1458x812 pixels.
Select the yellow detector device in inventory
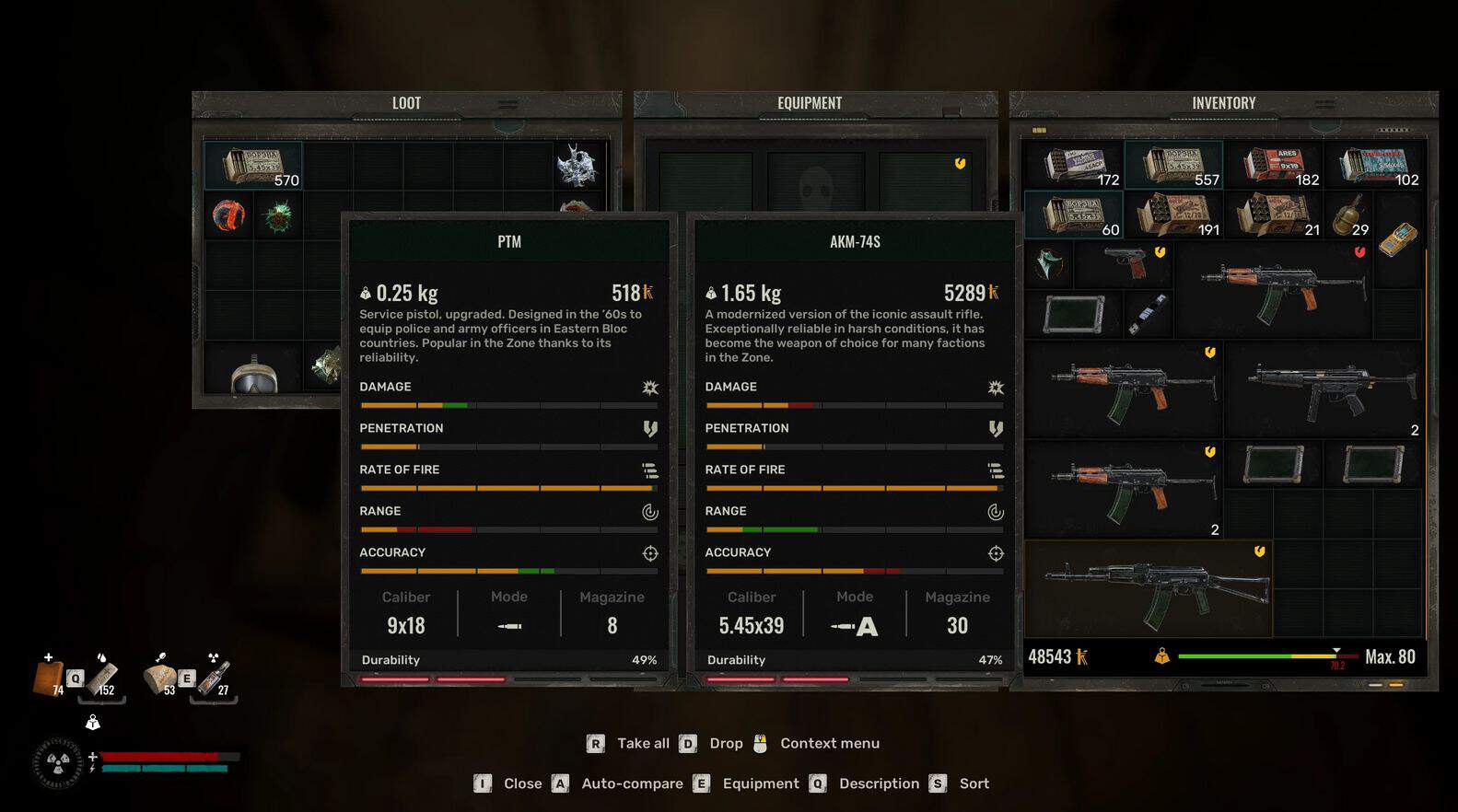click(x=1397, y=239)
